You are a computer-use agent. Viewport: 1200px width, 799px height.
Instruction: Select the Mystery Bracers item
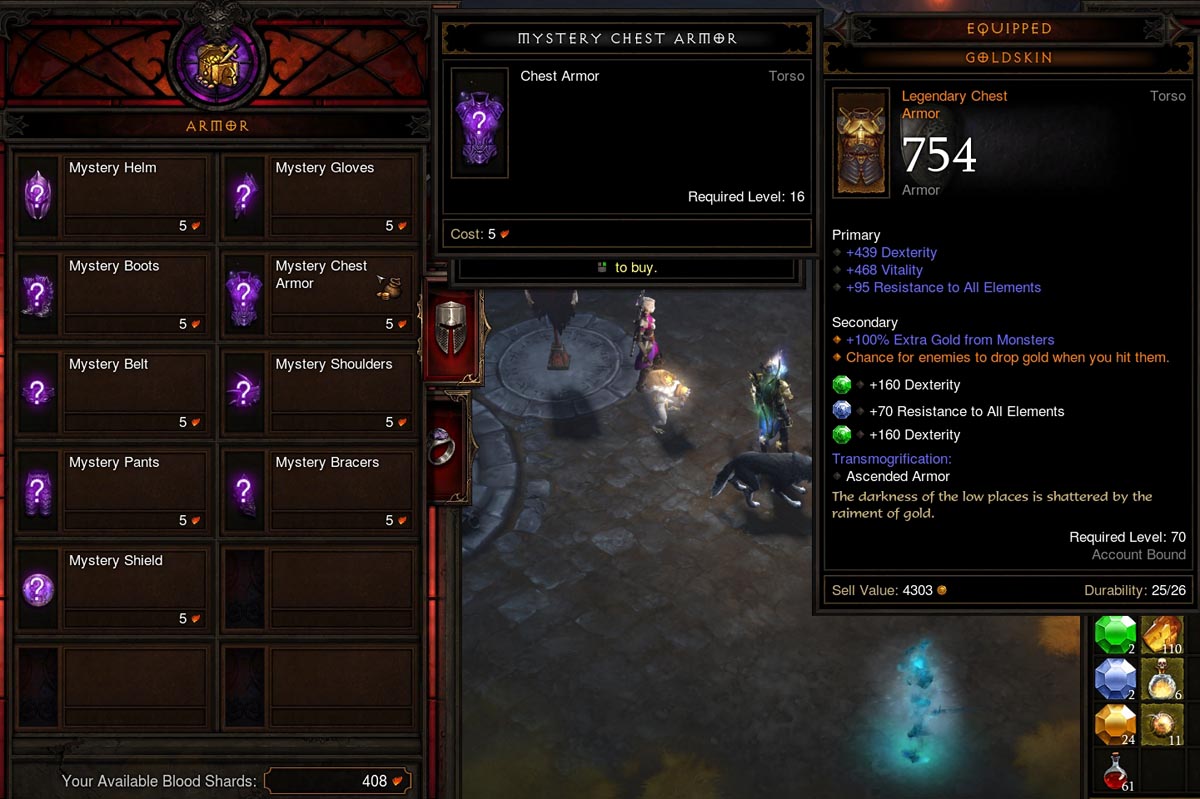318,490
